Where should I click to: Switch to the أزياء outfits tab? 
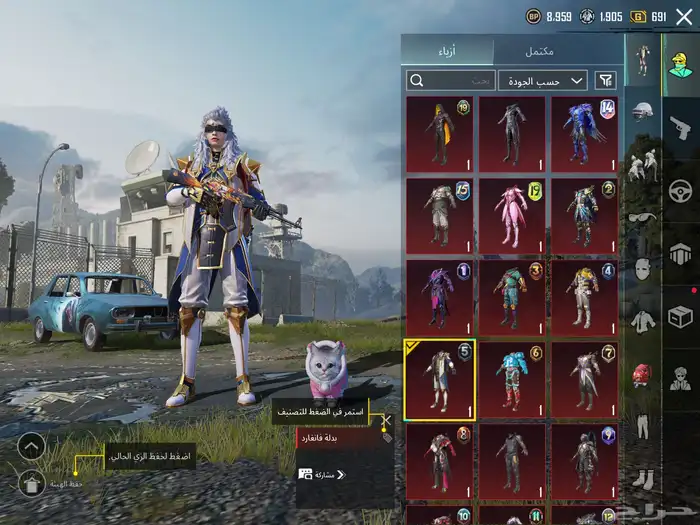pos(447,51)
